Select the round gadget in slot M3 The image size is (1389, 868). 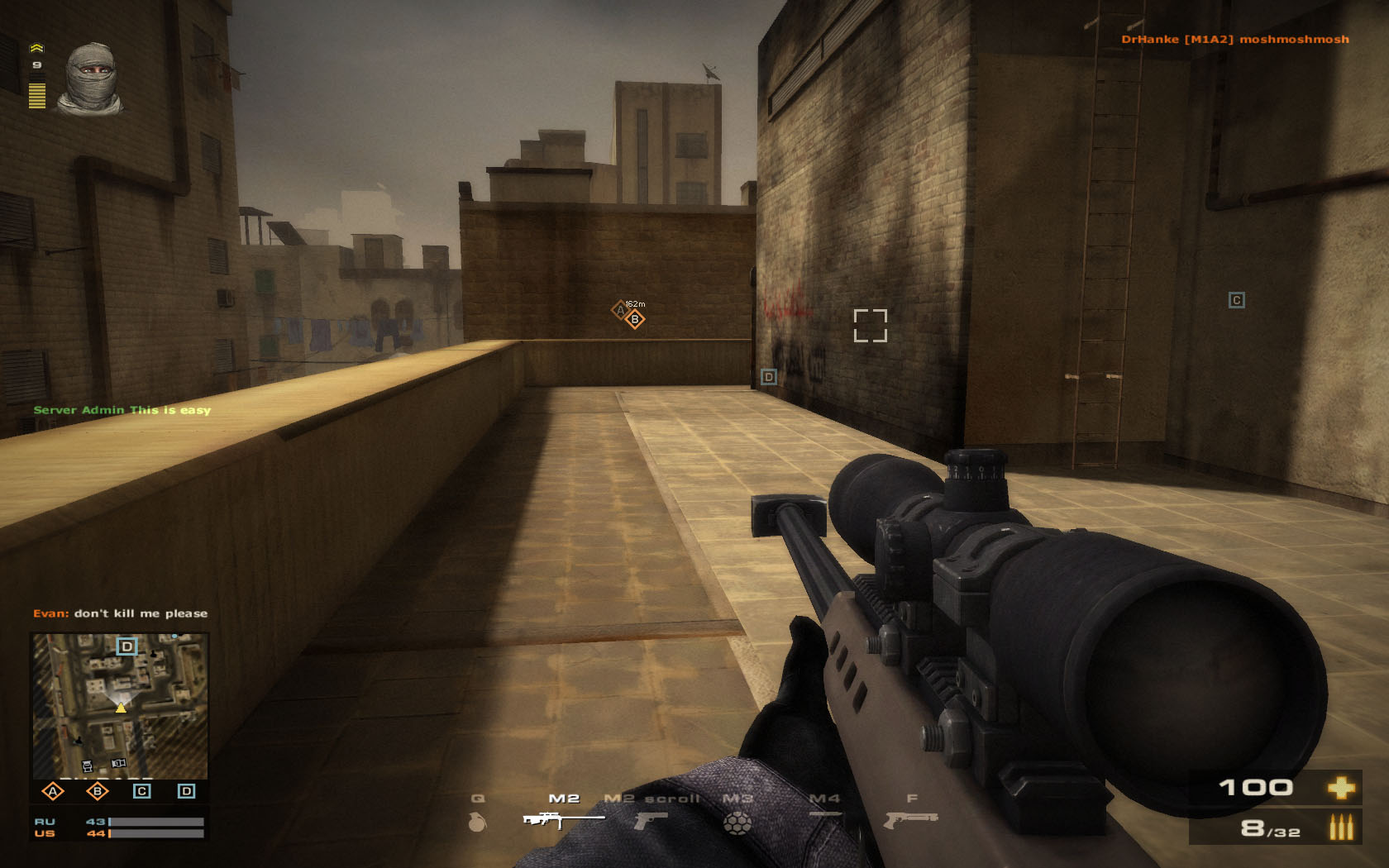[x=737, y=822]
